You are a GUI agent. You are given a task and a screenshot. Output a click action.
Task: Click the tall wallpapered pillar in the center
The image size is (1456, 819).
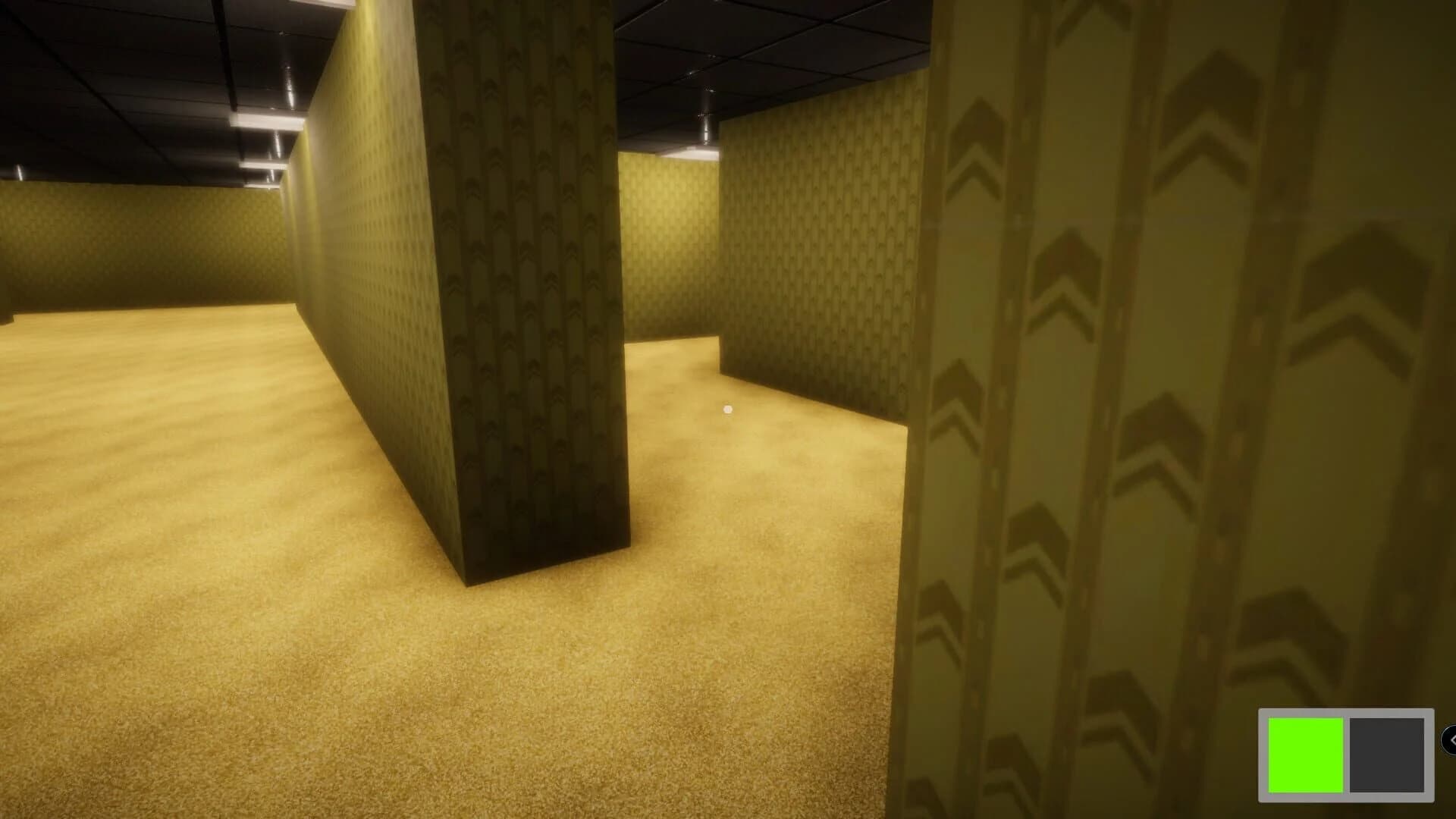click(x=523, y=303)
